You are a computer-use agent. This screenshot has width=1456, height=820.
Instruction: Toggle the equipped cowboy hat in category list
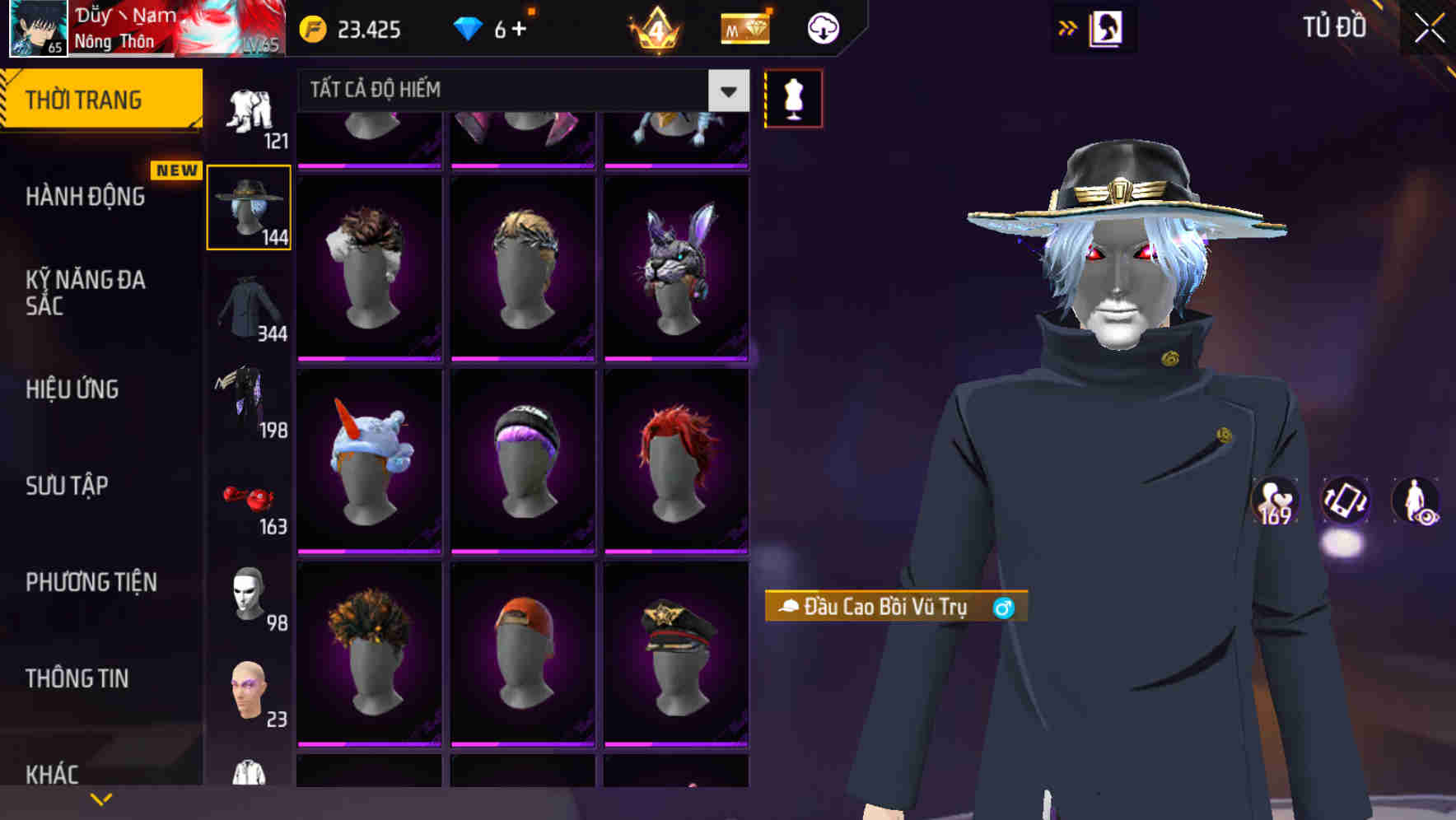[x=248, y=206]
